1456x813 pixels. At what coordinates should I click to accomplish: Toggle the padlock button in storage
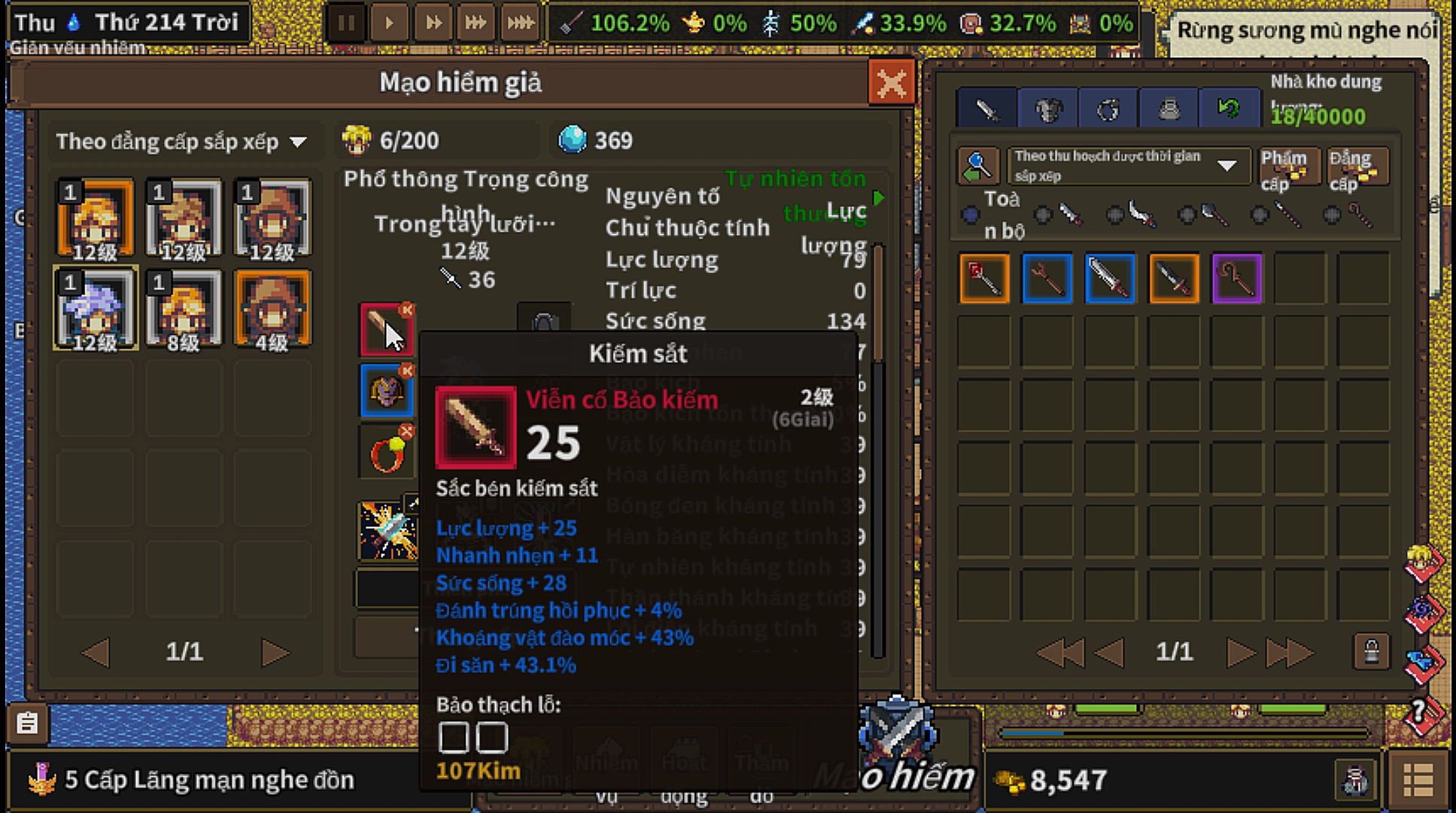[1371, 652]
